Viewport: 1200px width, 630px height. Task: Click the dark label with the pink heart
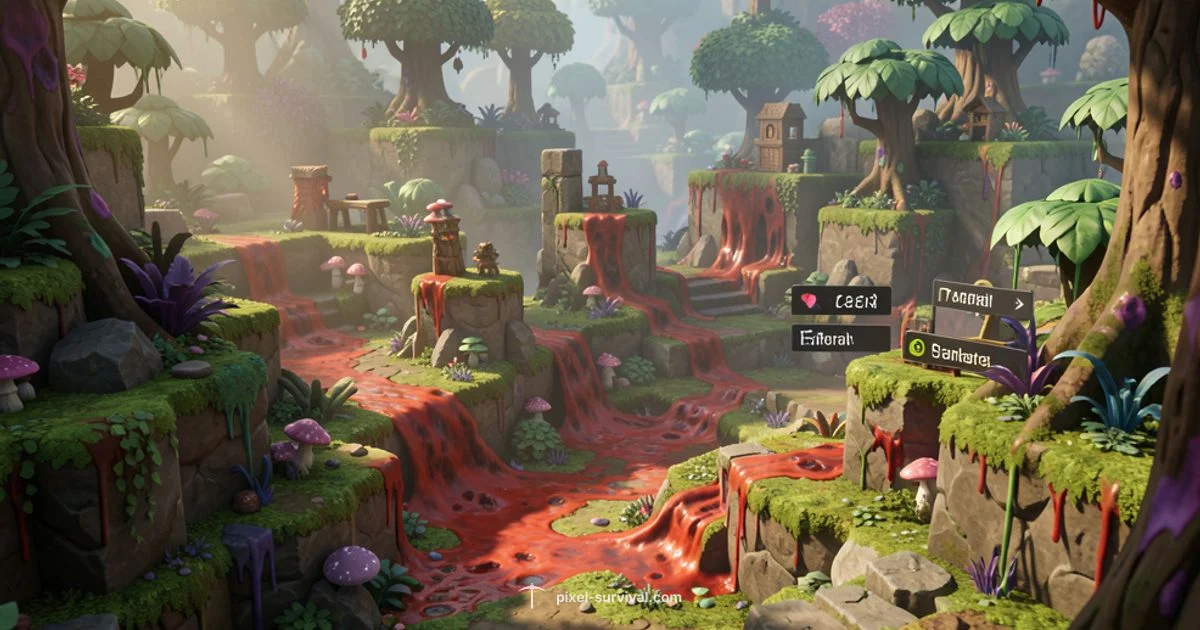click(x=840, y=301)
